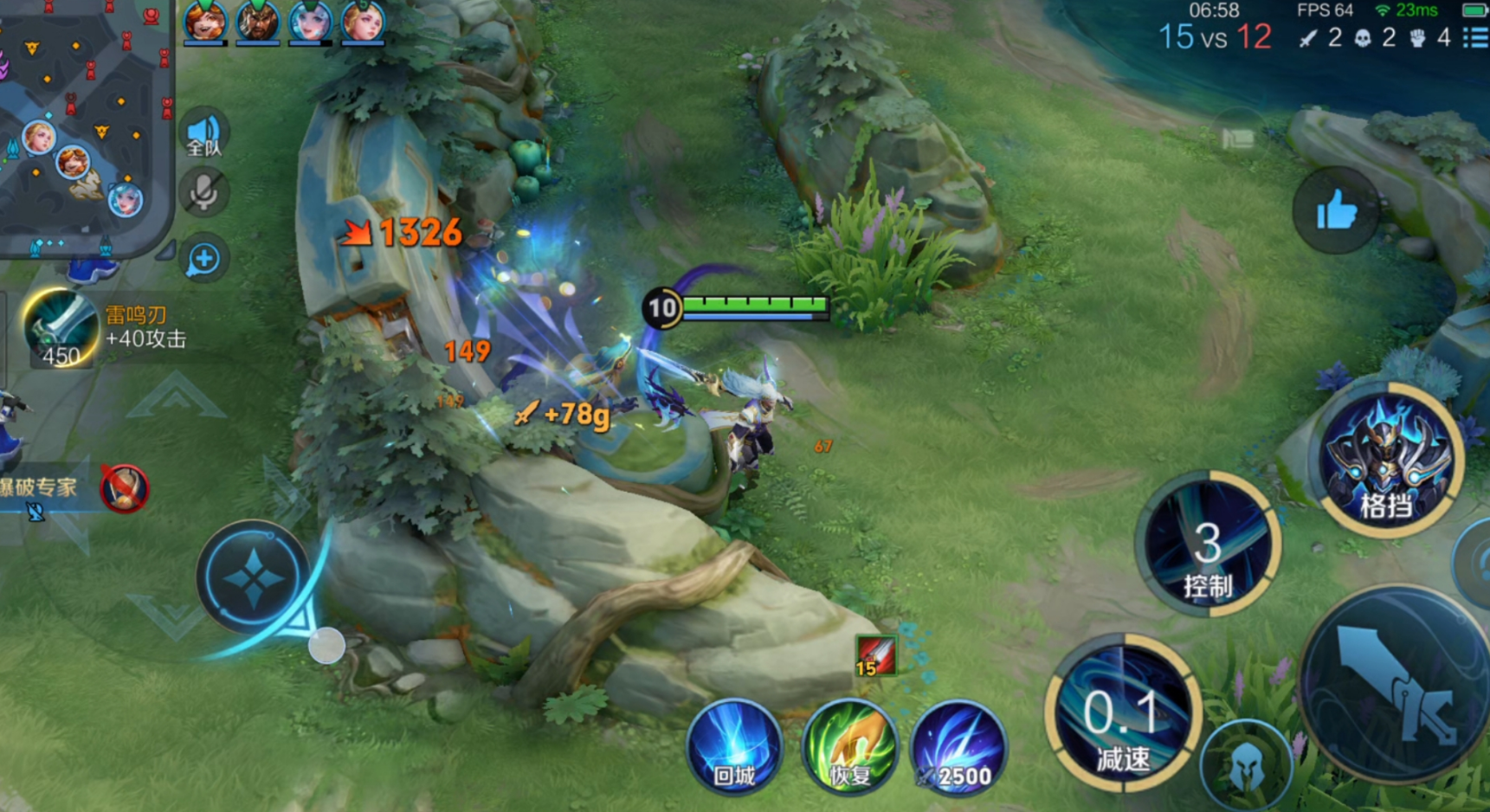1490x812 pixels.
Task: Send a thumbs-up like
Action: point(1336,210)
